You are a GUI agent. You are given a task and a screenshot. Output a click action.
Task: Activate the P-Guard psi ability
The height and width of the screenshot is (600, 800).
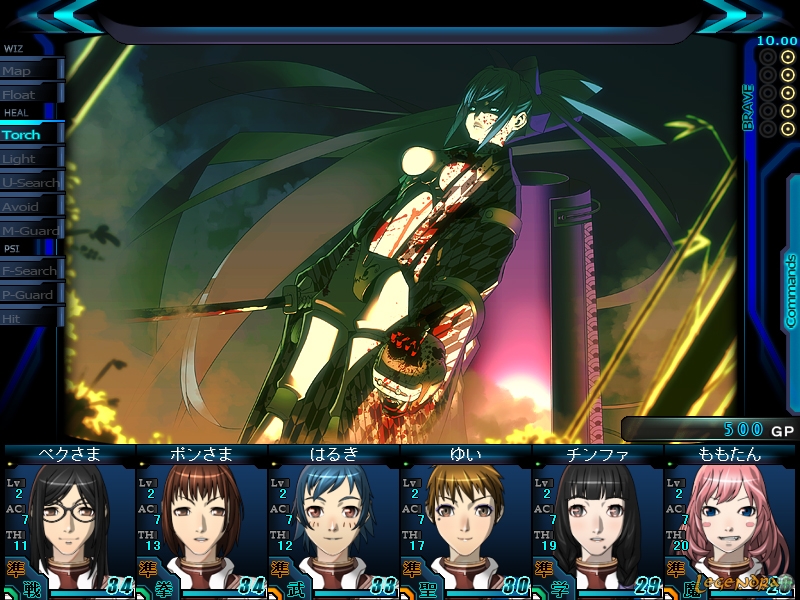click(30, 295)
